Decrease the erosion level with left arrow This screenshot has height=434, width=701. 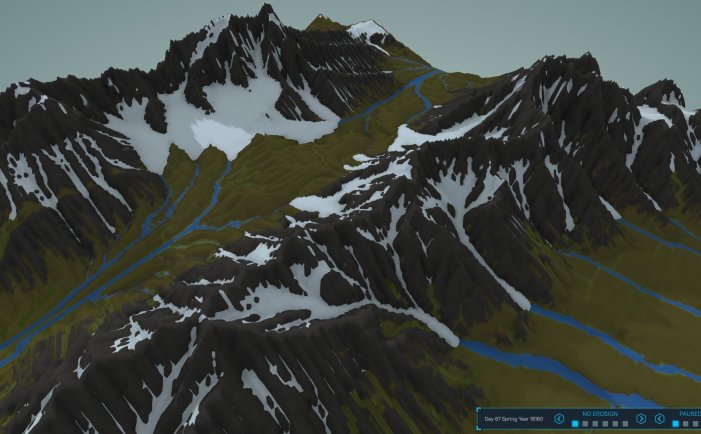[559, 419]
